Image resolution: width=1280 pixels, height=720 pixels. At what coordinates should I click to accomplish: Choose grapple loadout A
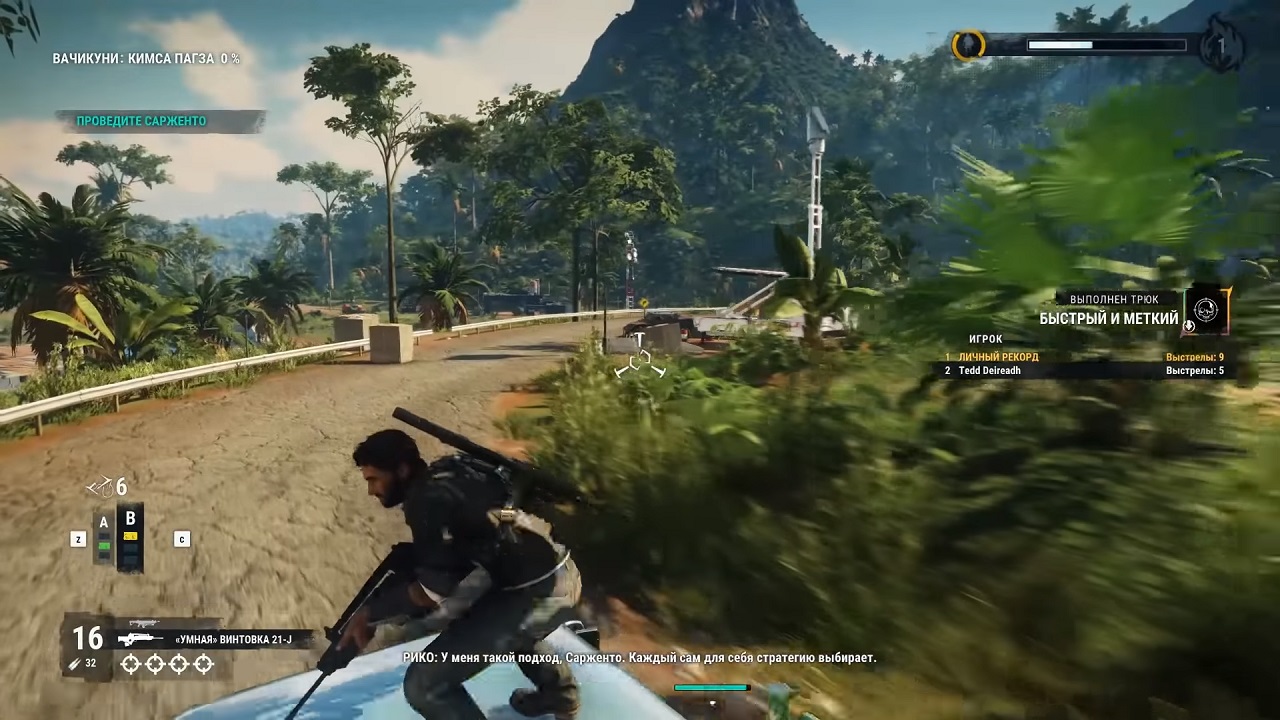point(103,536)
